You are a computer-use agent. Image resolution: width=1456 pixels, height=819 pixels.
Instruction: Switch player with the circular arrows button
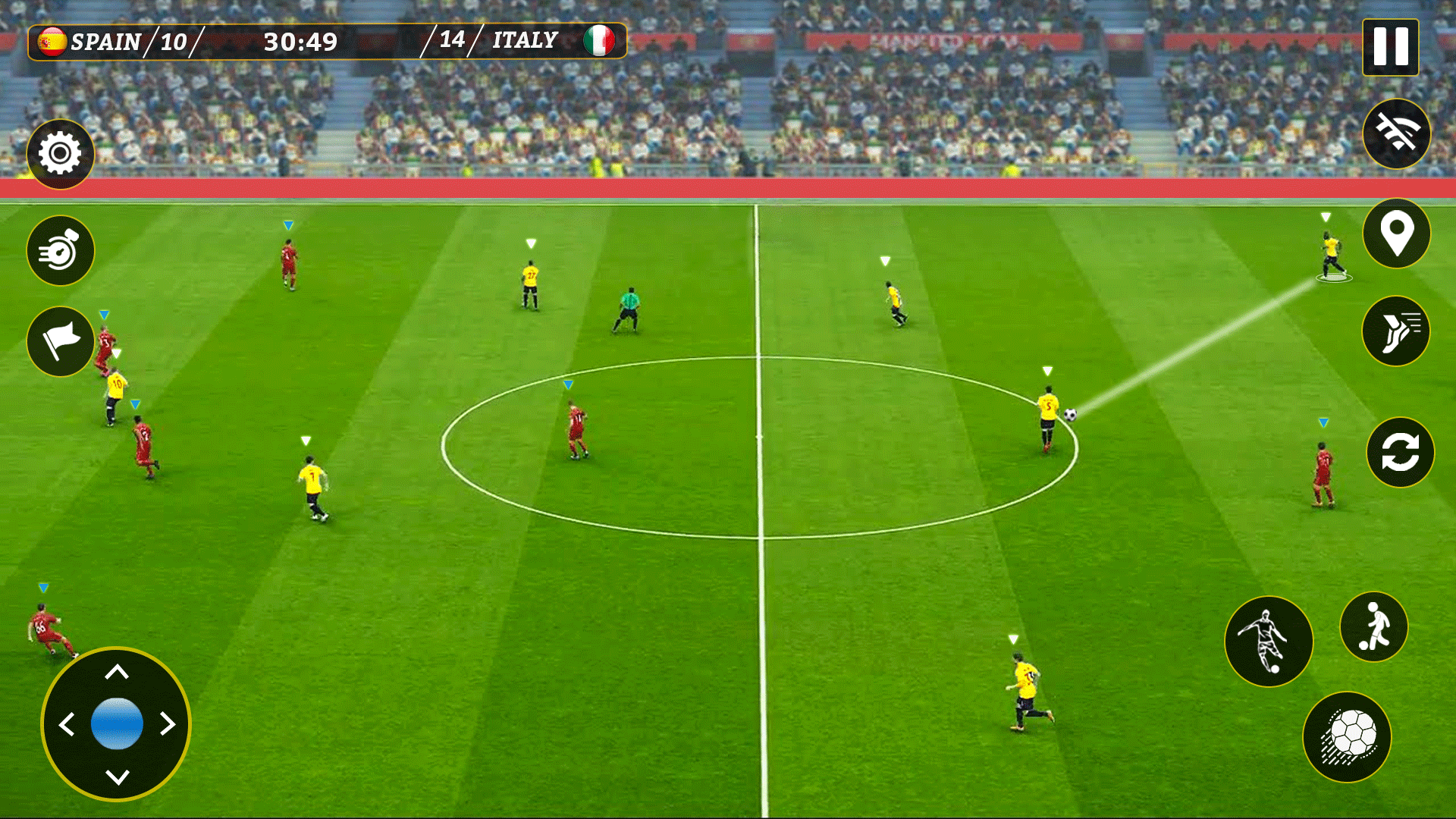[1400, 453]
